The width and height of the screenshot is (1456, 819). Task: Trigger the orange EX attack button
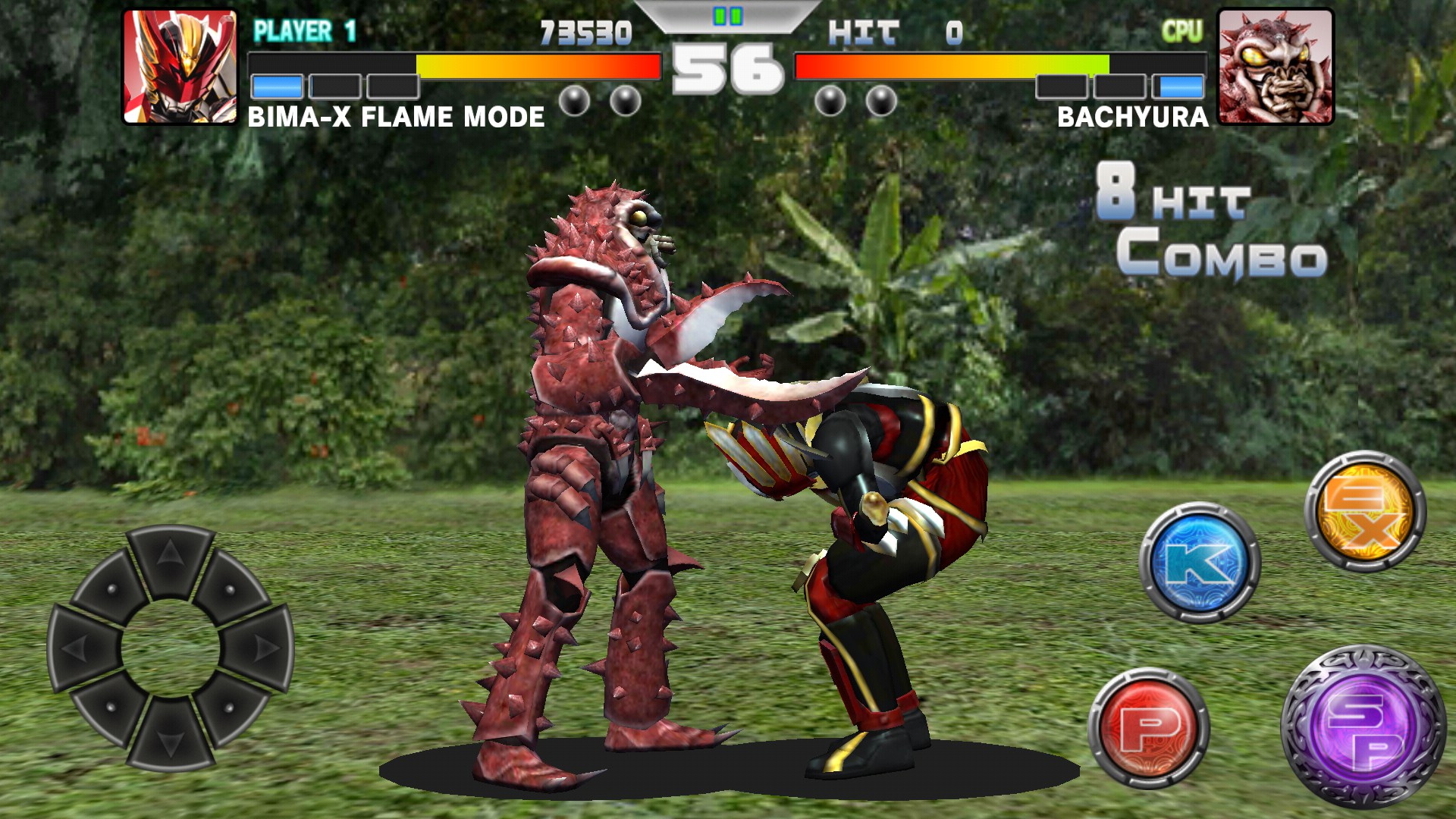point(1365,510)
